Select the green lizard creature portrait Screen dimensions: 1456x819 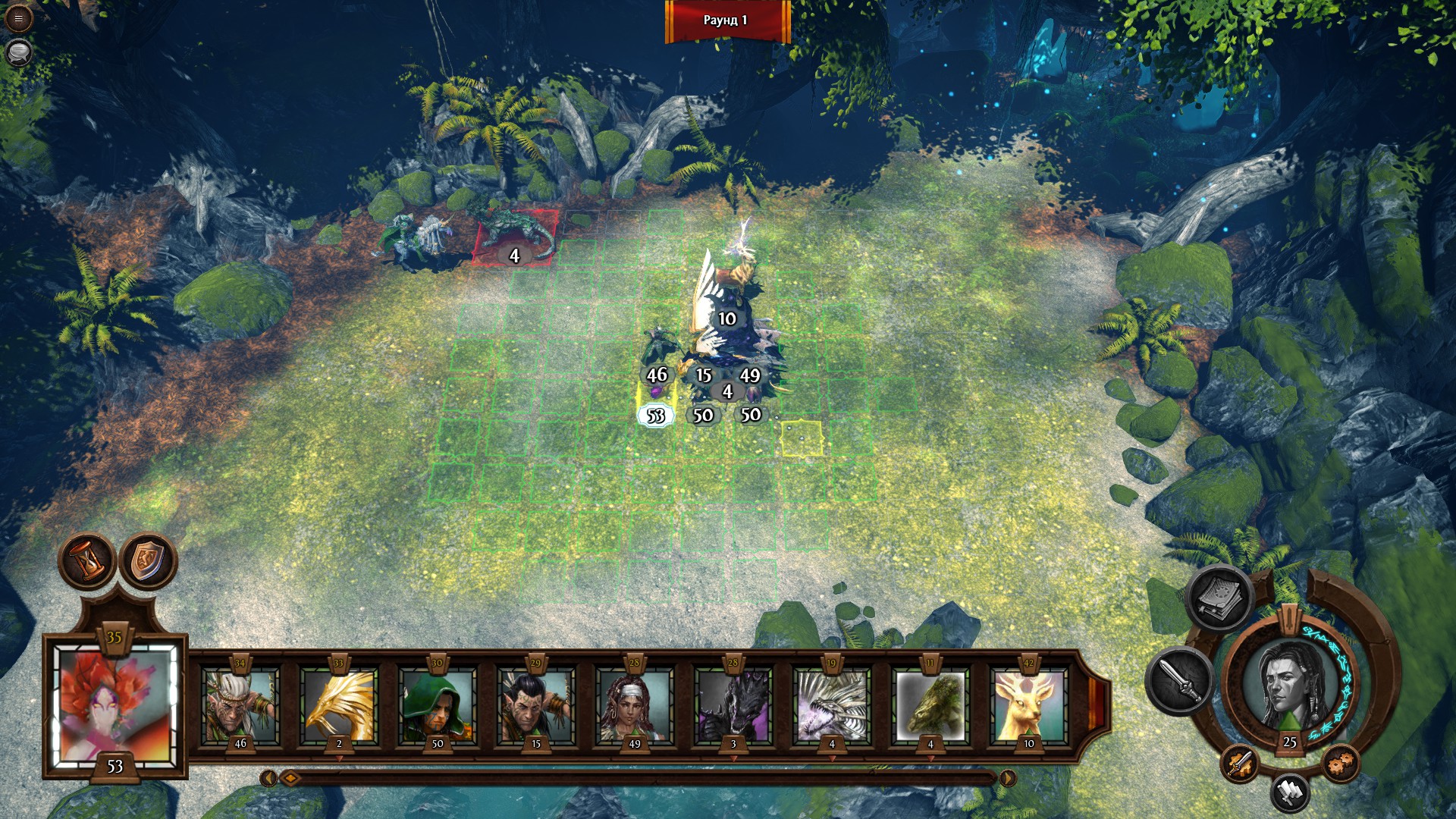(930, 705)
